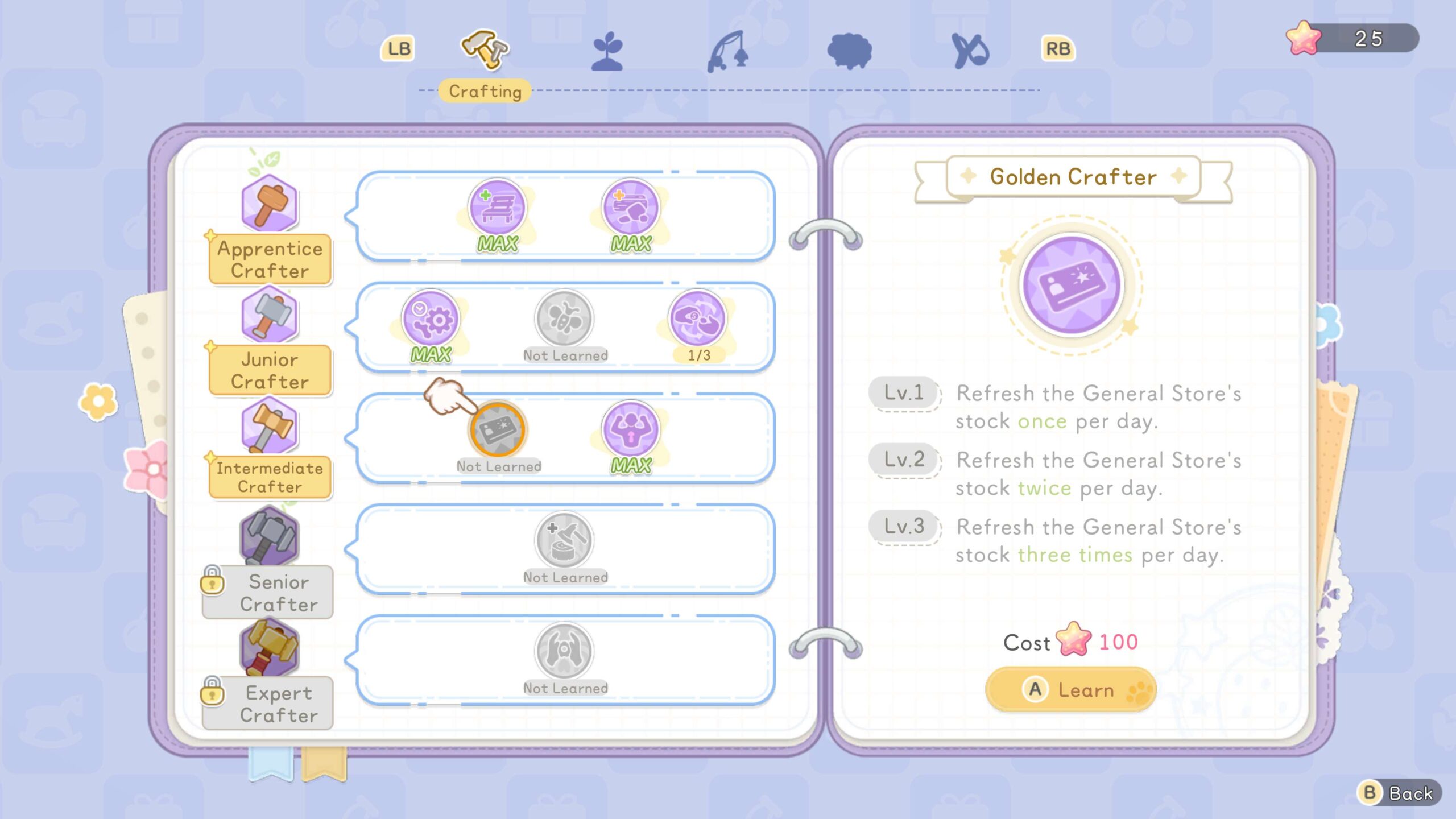Select the unlearned Expert Crafter skill
The height and width of the screenshot is (819, 1456).
[564, 651]
